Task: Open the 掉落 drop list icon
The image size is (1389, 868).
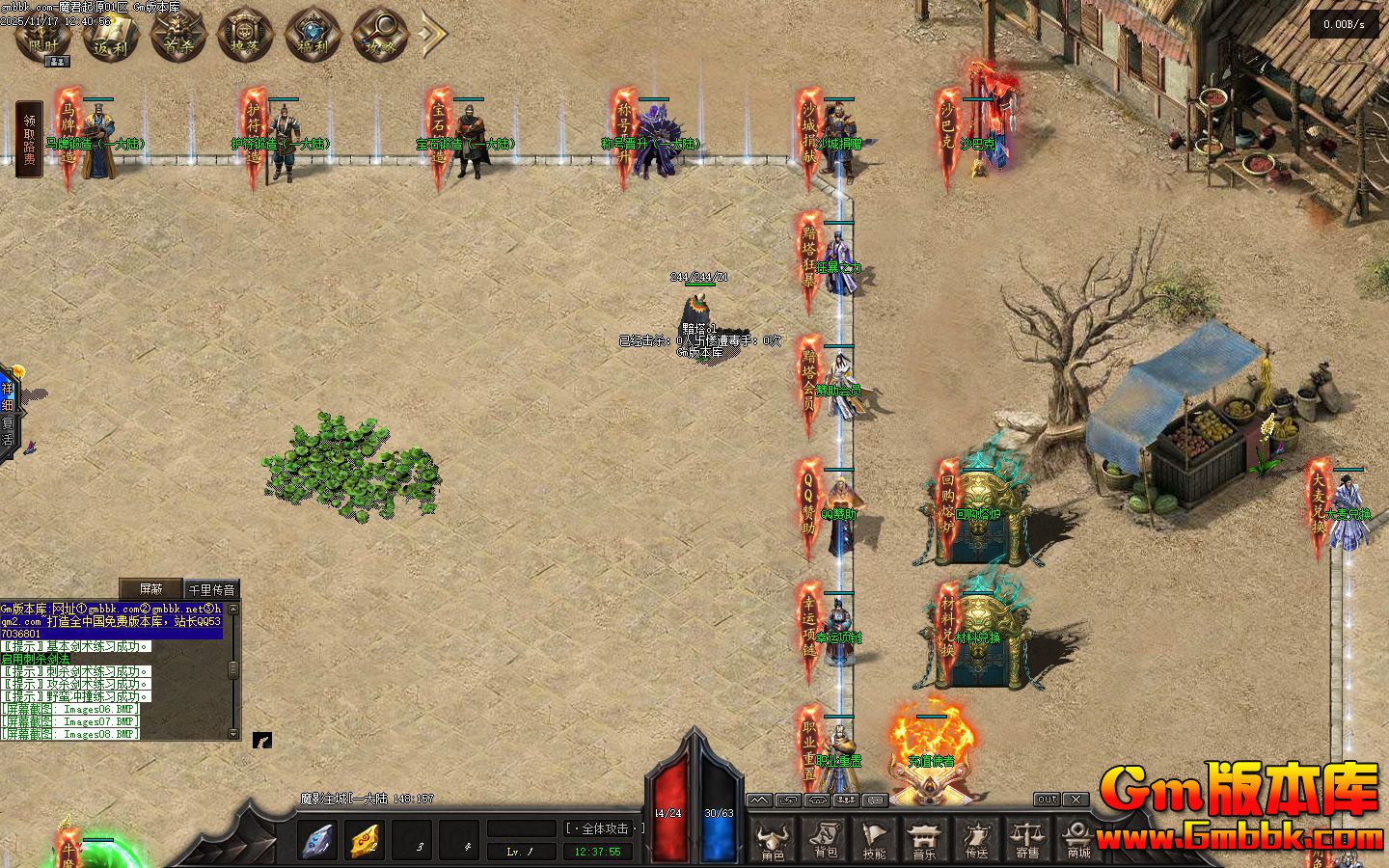Action: 246,38
